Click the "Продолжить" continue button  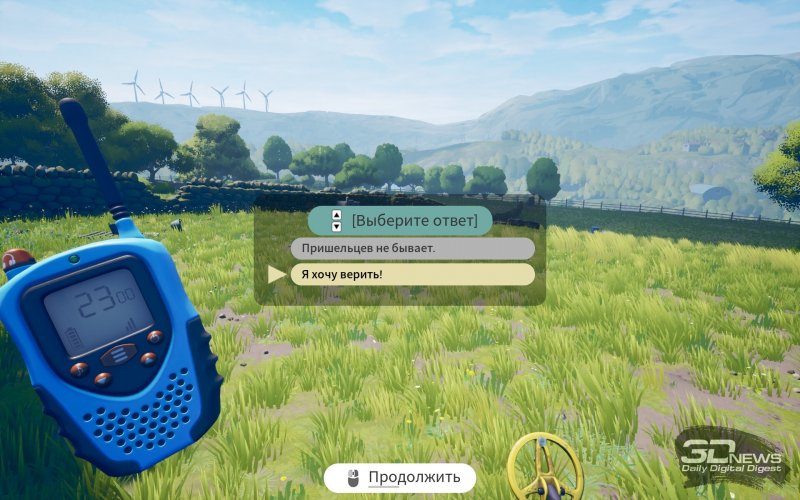coord(400,477)
